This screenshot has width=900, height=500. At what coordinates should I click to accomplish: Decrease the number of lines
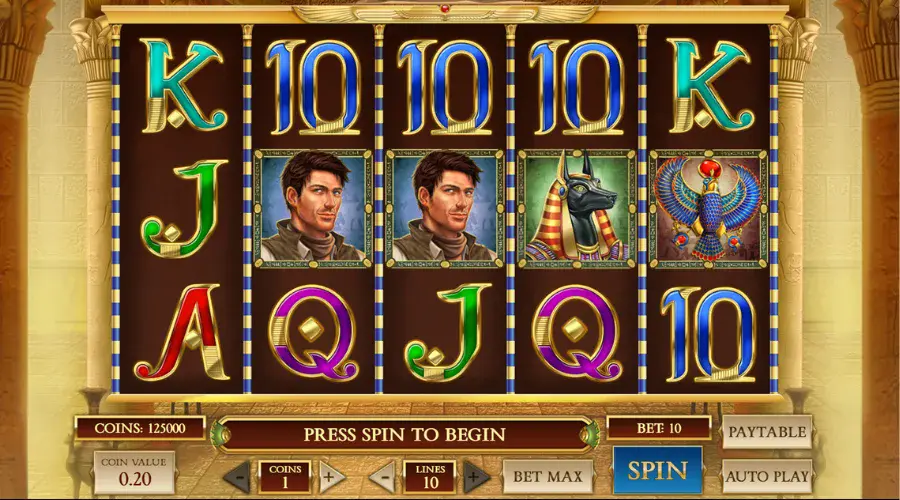click(382, 476)
